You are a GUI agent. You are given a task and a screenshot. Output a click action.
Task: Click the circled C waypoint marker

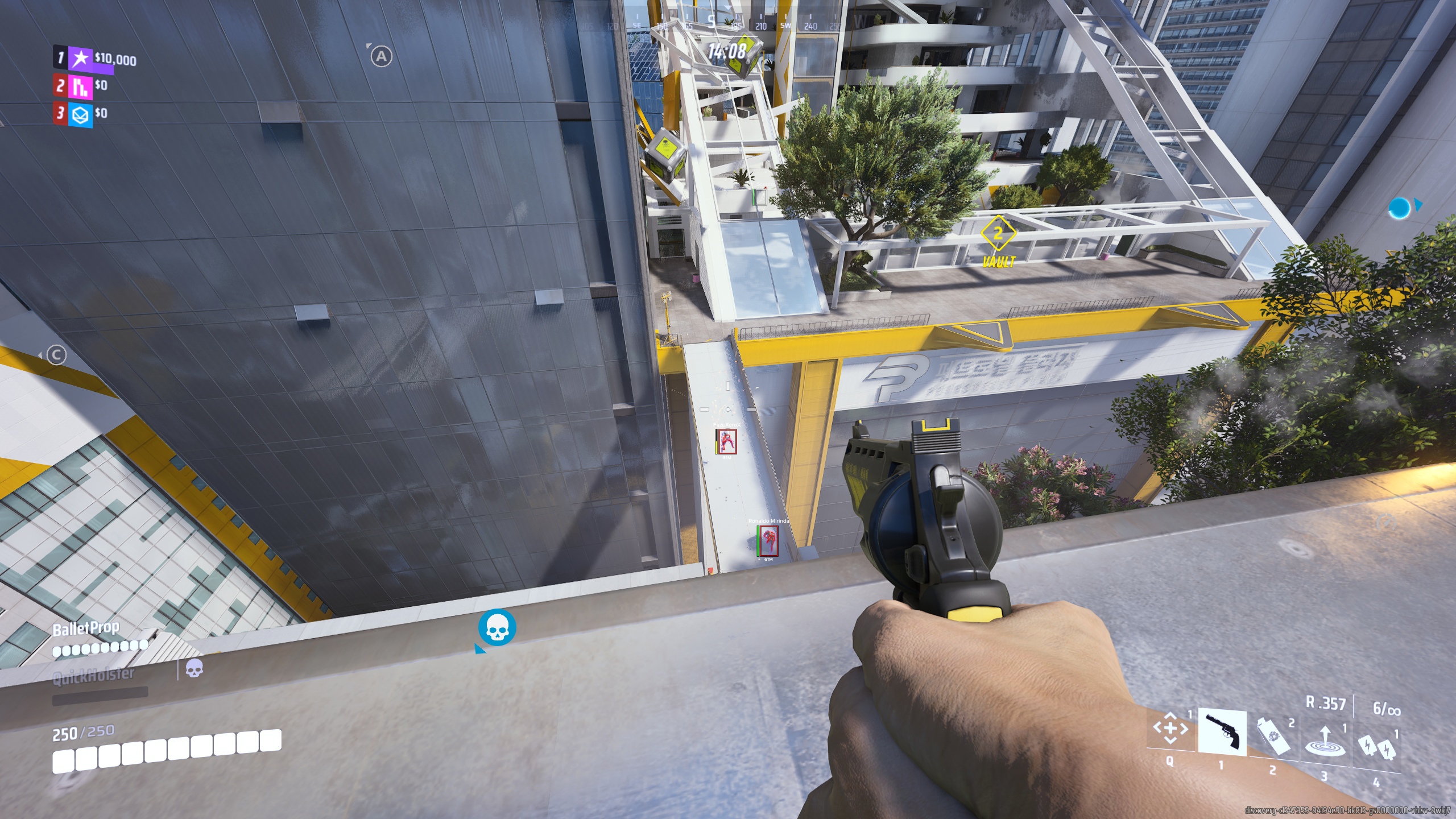56,355
